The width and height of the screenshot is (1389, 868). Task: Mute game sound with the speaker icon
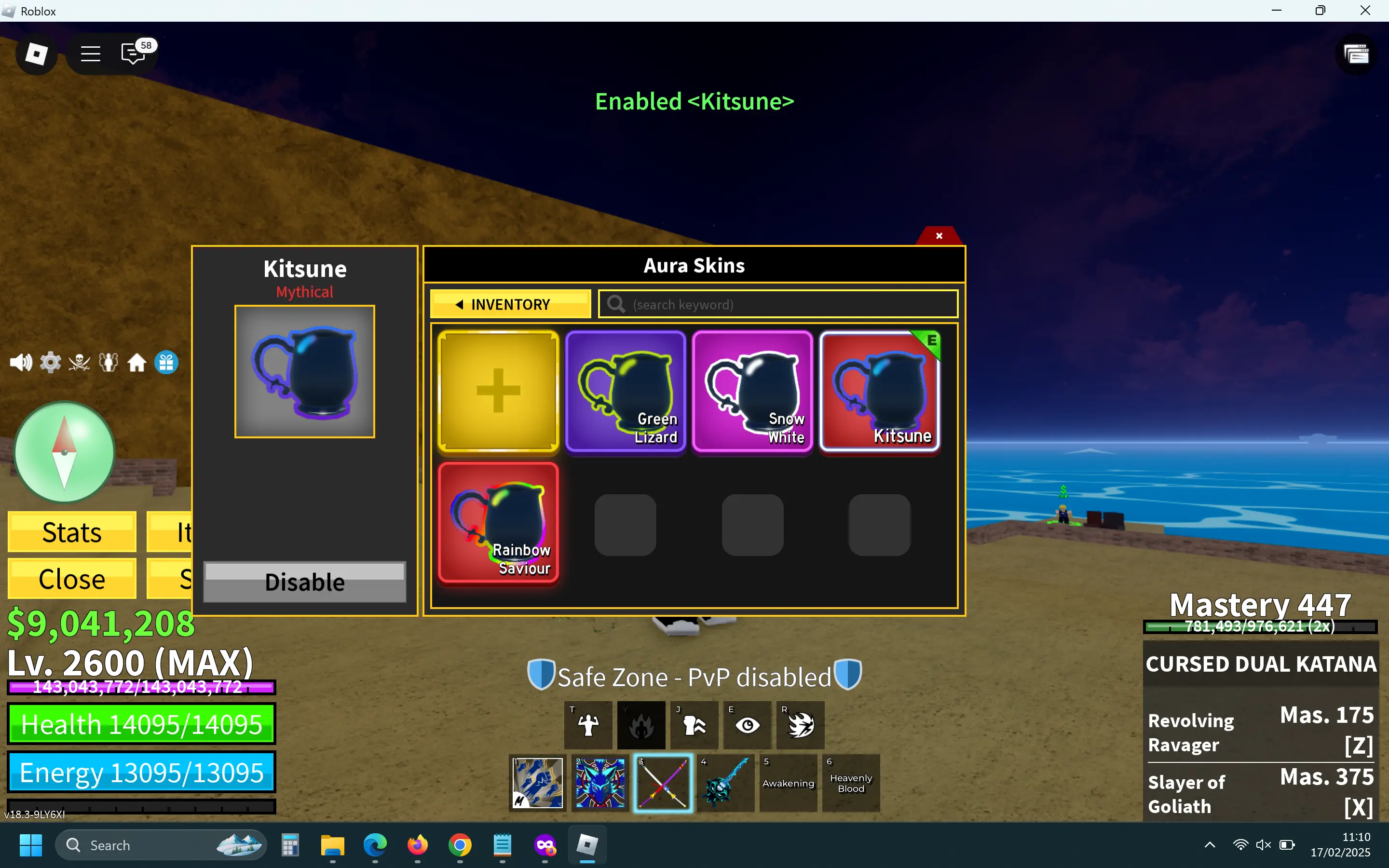tap(21, 362)
